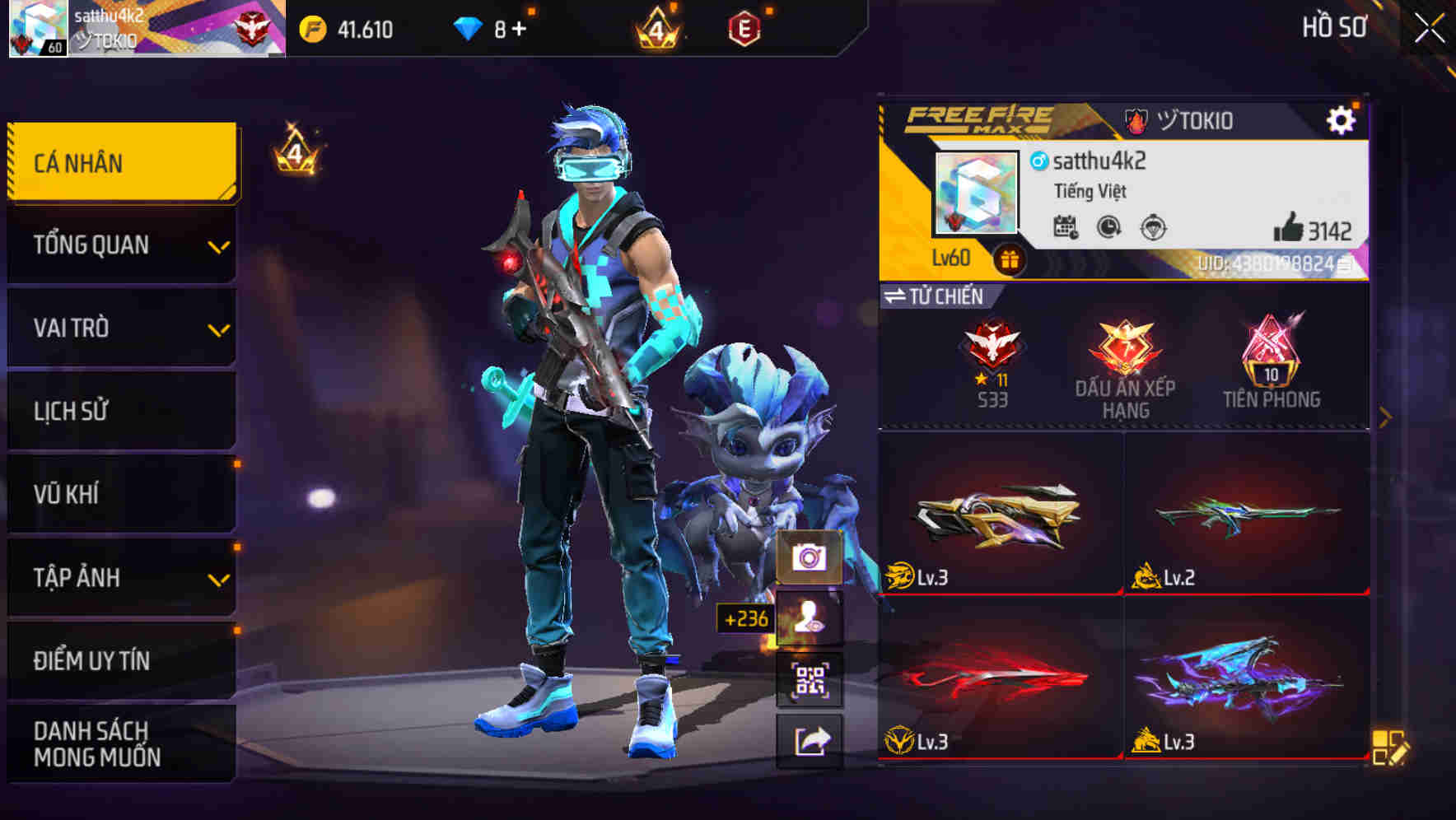Screen dimensions: 1456x820
Task: Click the character preview visibility icon below the camera
Action: point(811,617)
